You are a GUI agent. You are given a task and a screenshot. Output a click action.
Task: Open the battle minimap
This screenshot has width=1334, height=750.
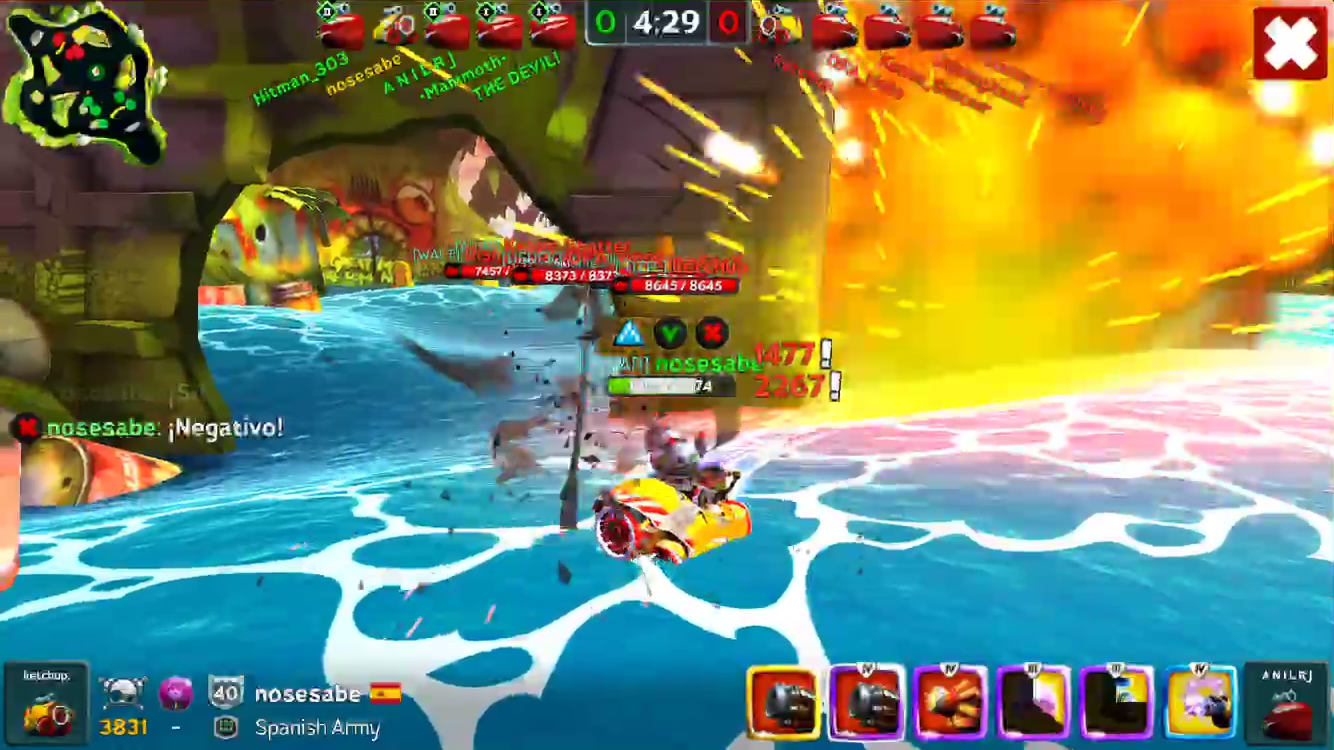coord(83,82)
